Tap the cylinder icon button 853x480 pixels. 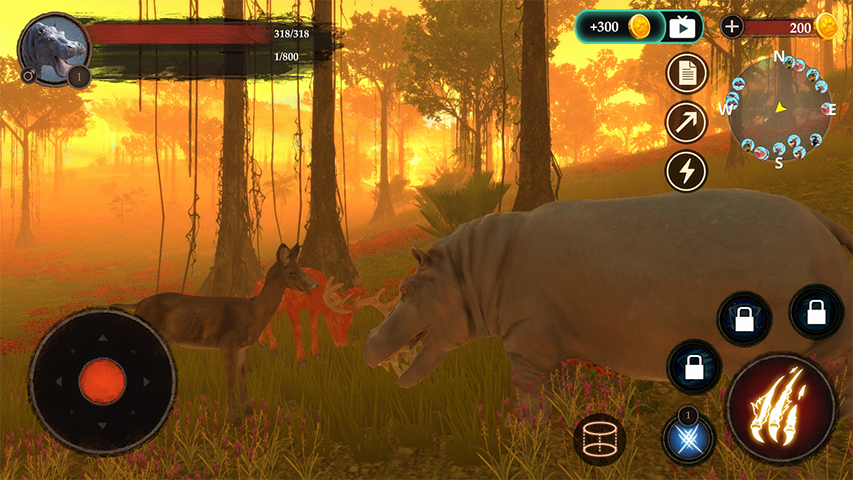coord(600,439)
